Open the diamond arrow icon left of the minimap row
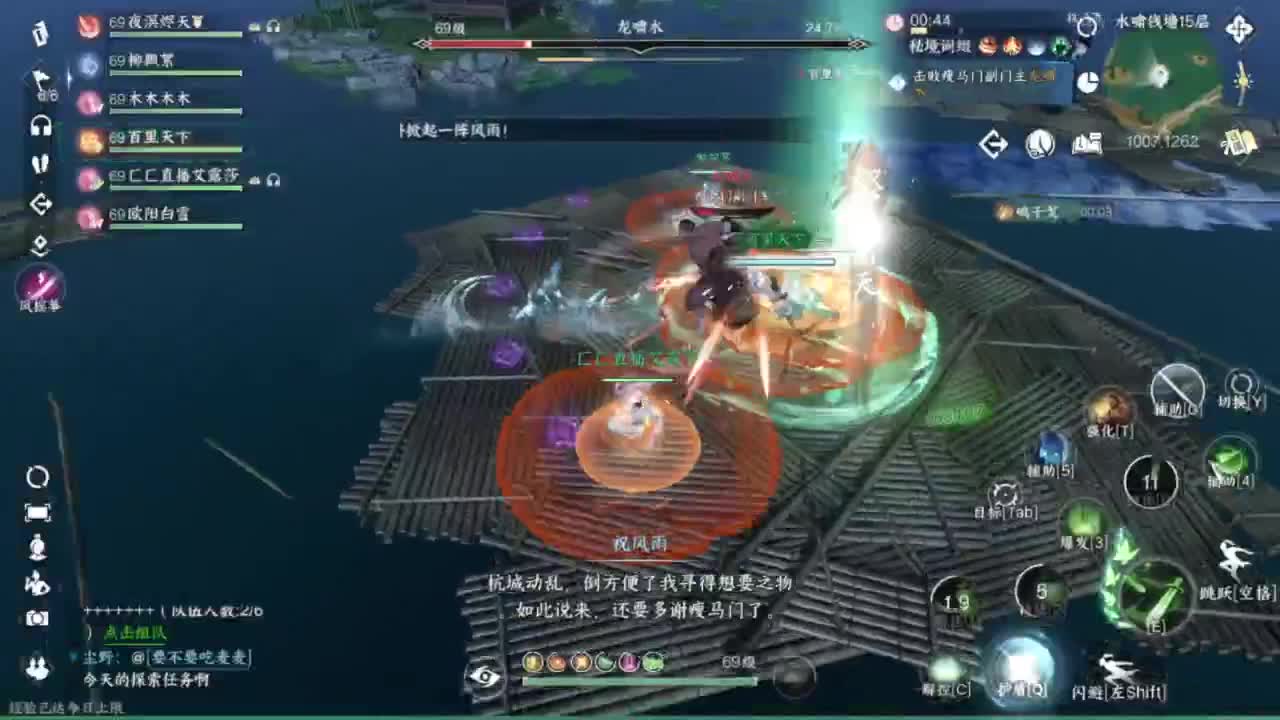1280x720 pixels. pos(992,144)
